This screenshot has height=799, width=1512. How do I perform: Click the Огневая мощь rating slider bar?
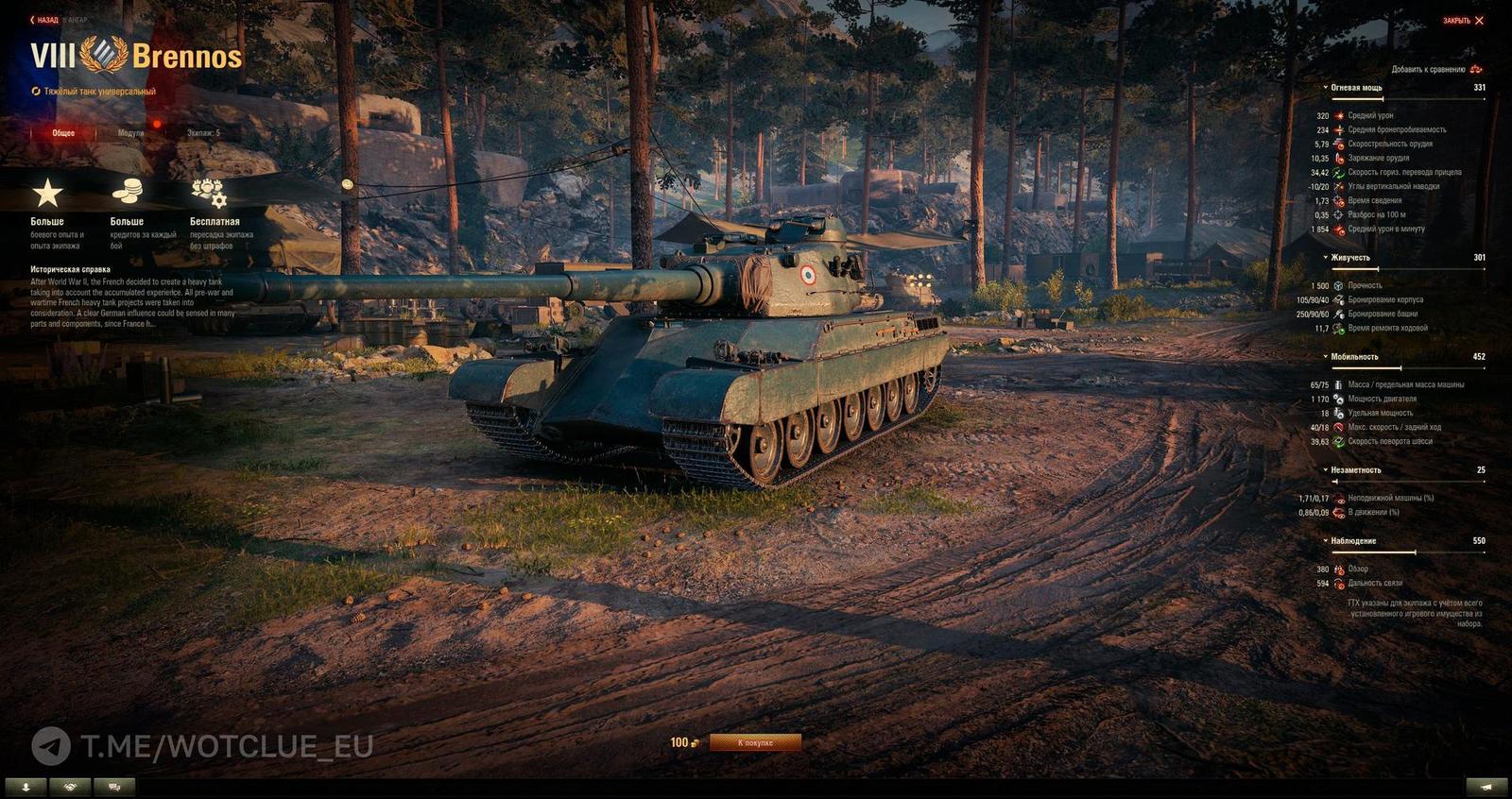[1408, 98]
